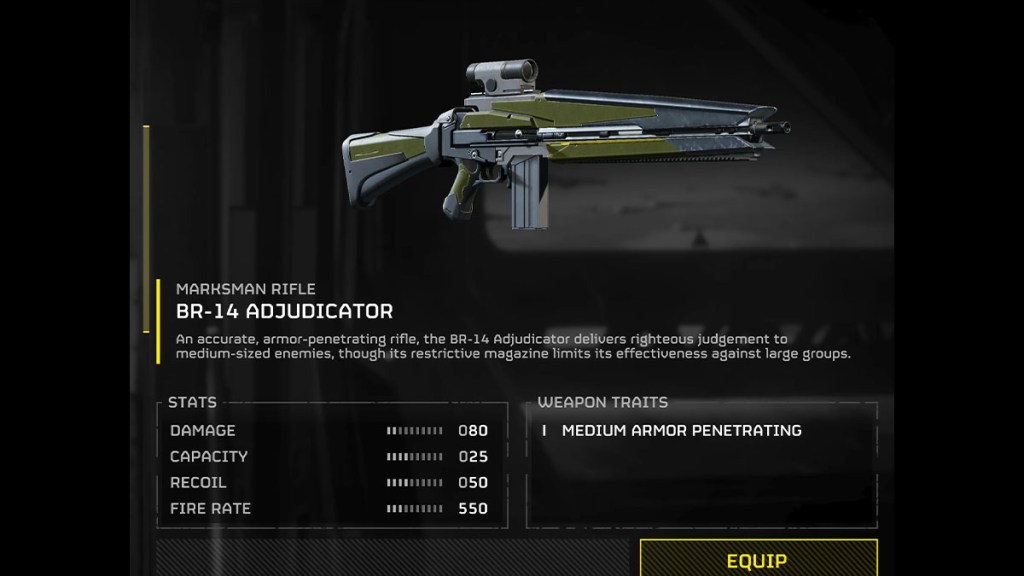This screenshot has width=1024, height=576.
Task: Select the Medium Armor Penetrating weapon trait
Action: tap(681, 431)
